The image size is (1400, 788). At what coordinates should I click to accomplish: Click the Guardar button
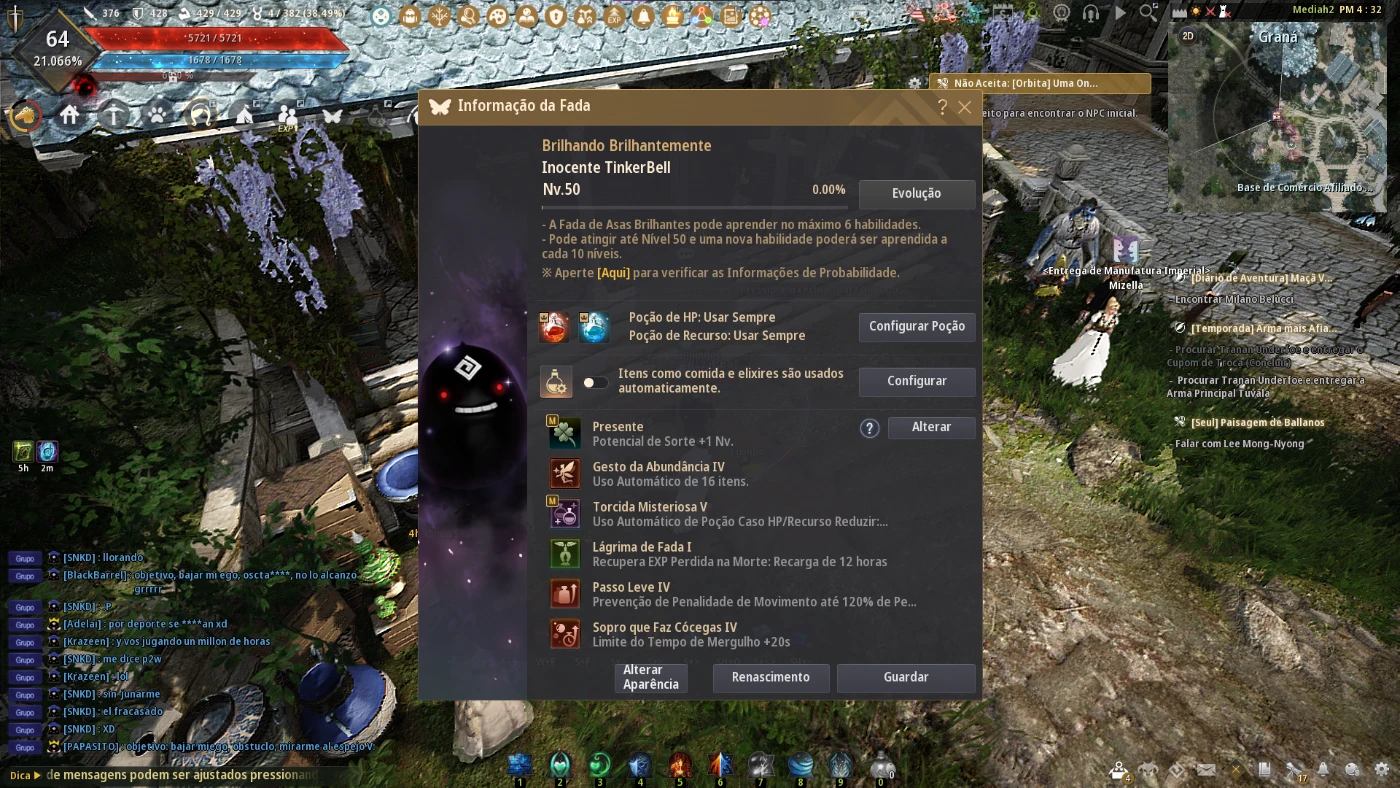coord(906,677)
